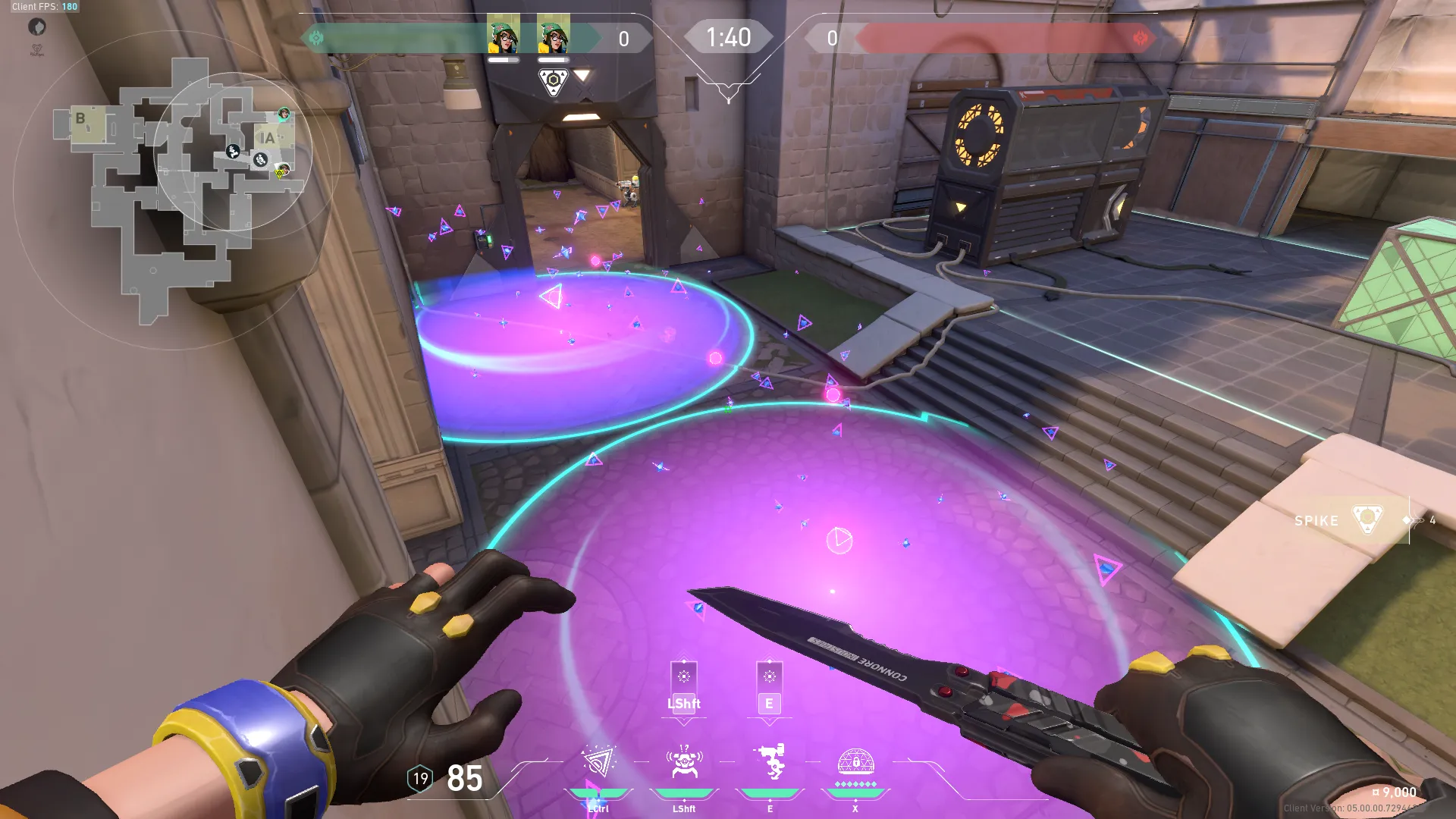Viewport: 1456px width, 819px height.
Task: Activate the Nanoswarm grenade ability icon
Action: [x=598, y=762]
